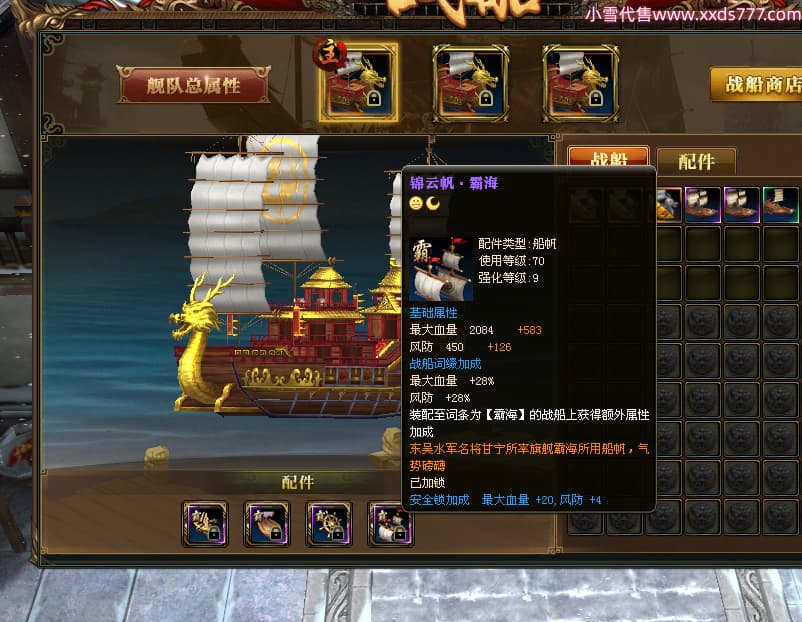
Task: Open the 战船商店 warship shop
Action: pos(757,84)
